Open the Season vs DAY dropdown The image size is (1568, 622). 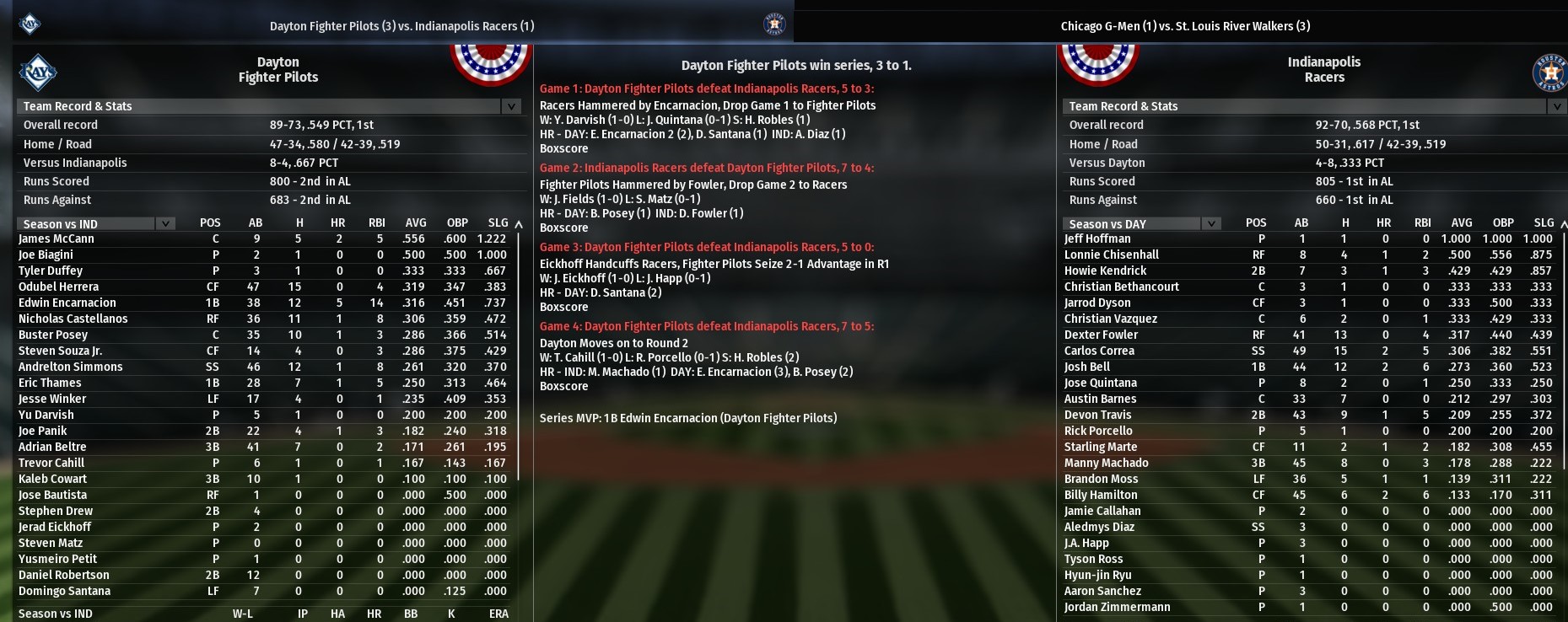click(1211, 223)
